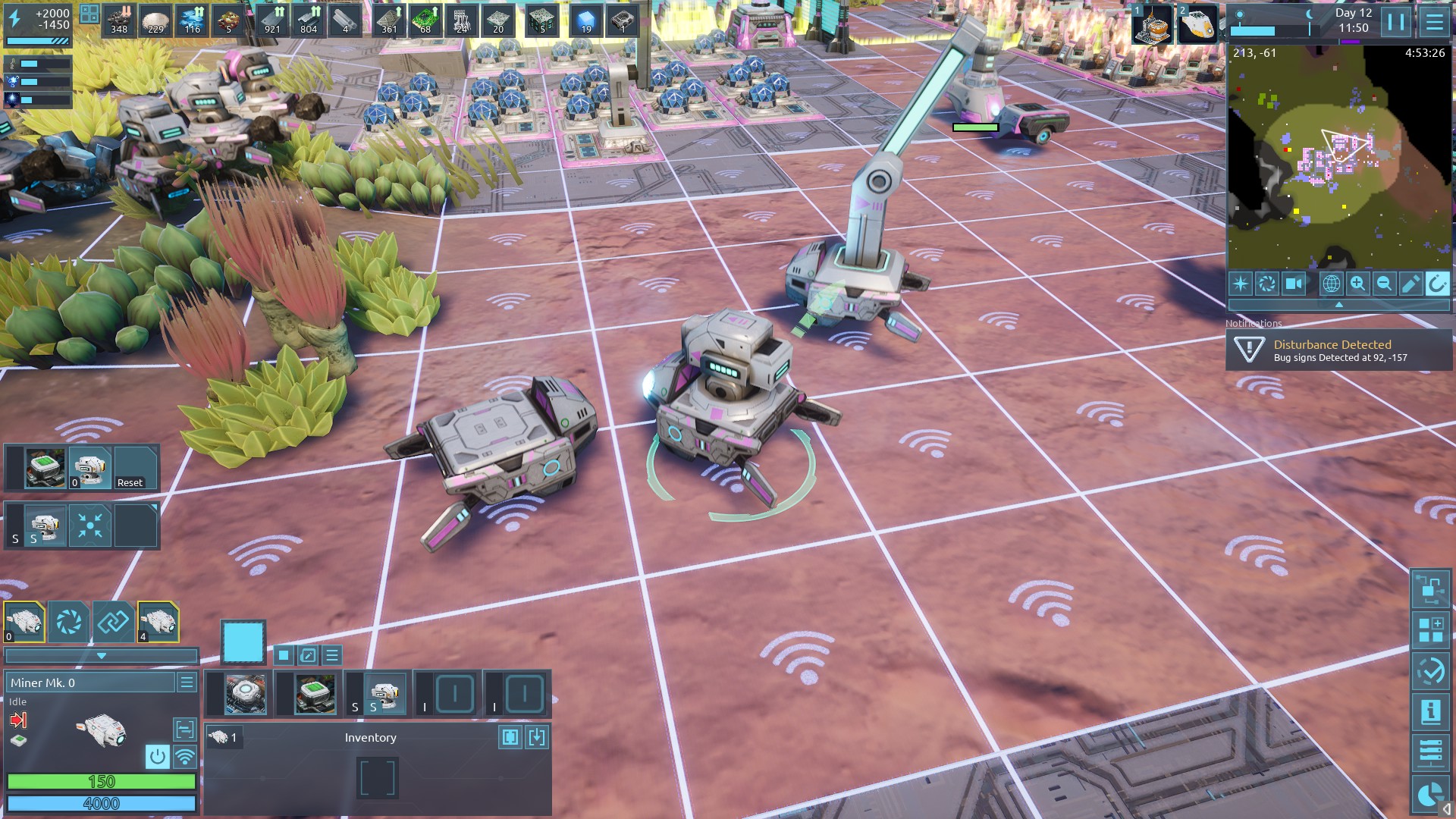Screen dimensions: 1456x819
Task: Pause the game with the pause button
Action: 1396,22
